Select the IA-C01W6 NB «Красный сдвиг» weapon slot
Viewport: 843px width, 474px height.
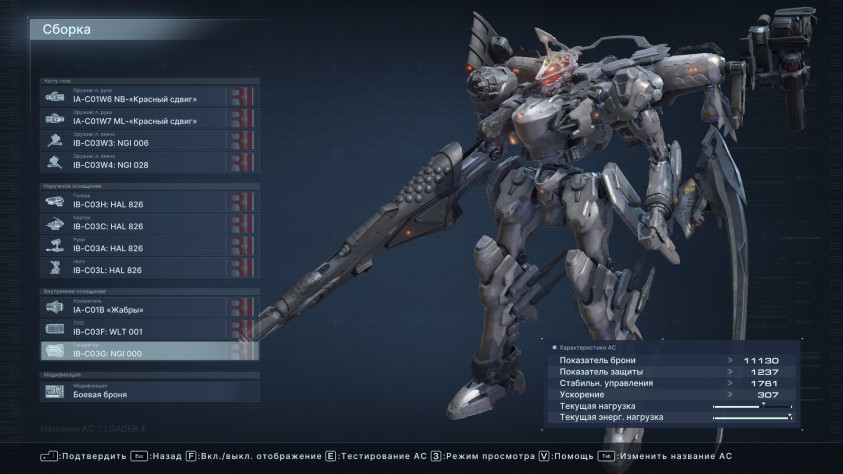[x=150, y=96]
